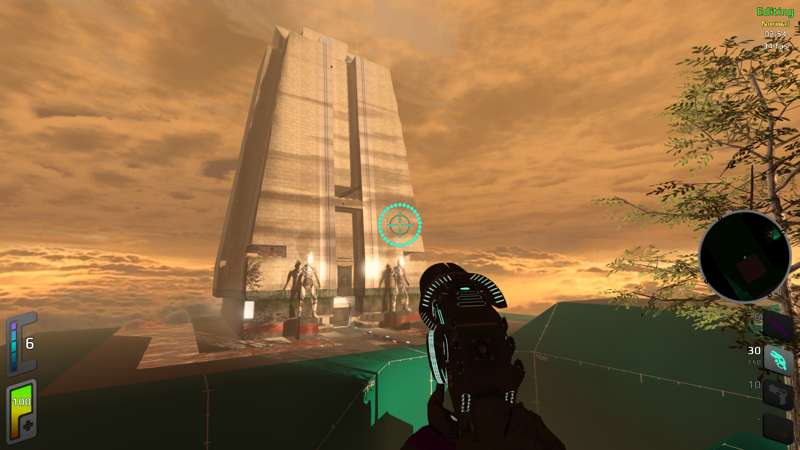Image resolution: width=800 pixels, height=450 pixels.
Task: Select the highlighted cyan weapon slot
Action: point(778,360)
